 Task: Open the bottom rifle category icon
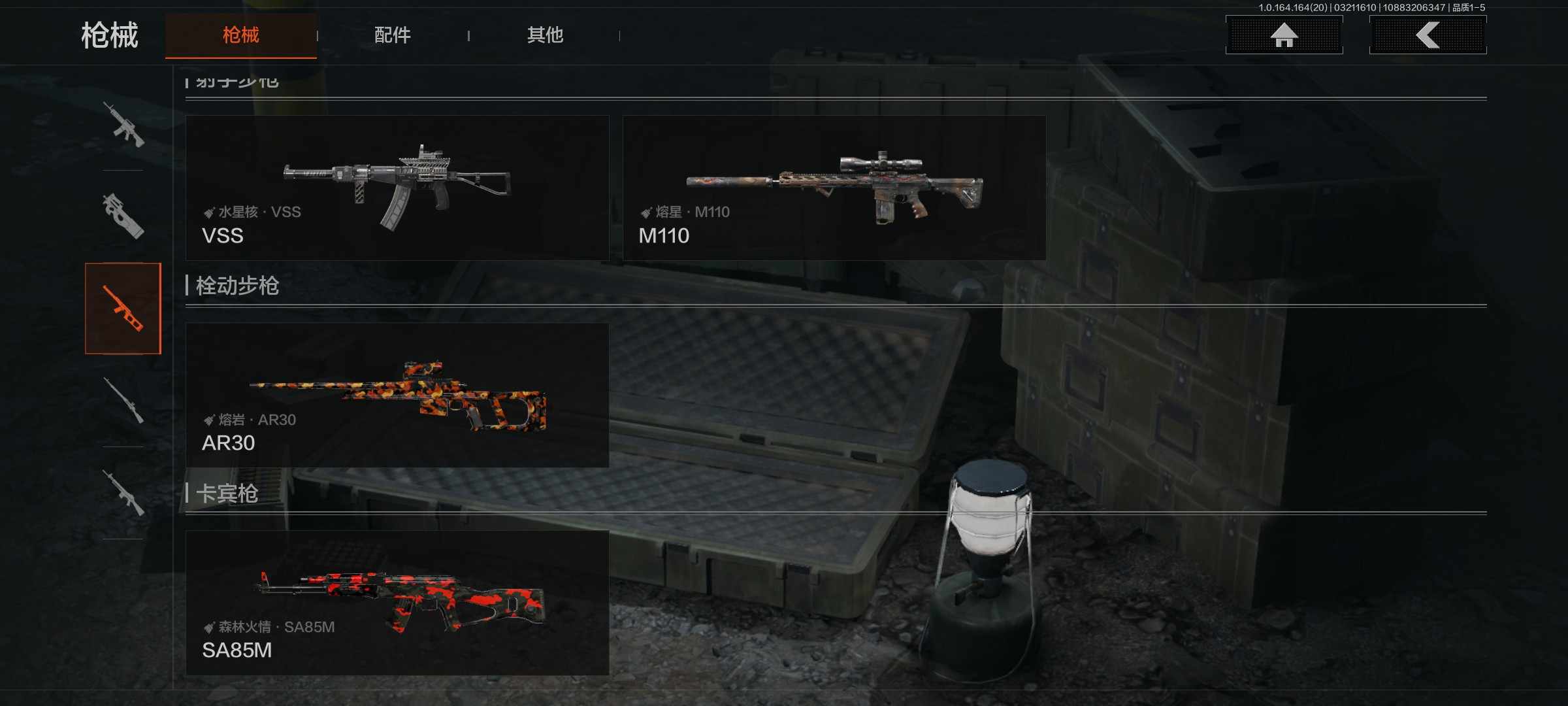[x=123, y=493]
